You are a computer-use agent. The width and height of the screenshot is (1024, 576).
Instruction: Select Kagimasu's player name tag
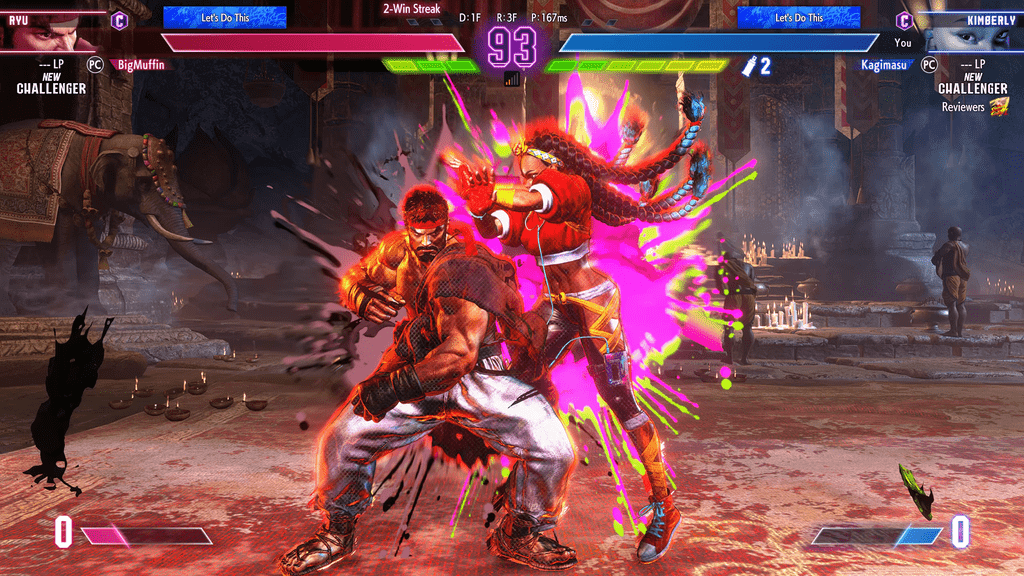(x=886, y=64)
